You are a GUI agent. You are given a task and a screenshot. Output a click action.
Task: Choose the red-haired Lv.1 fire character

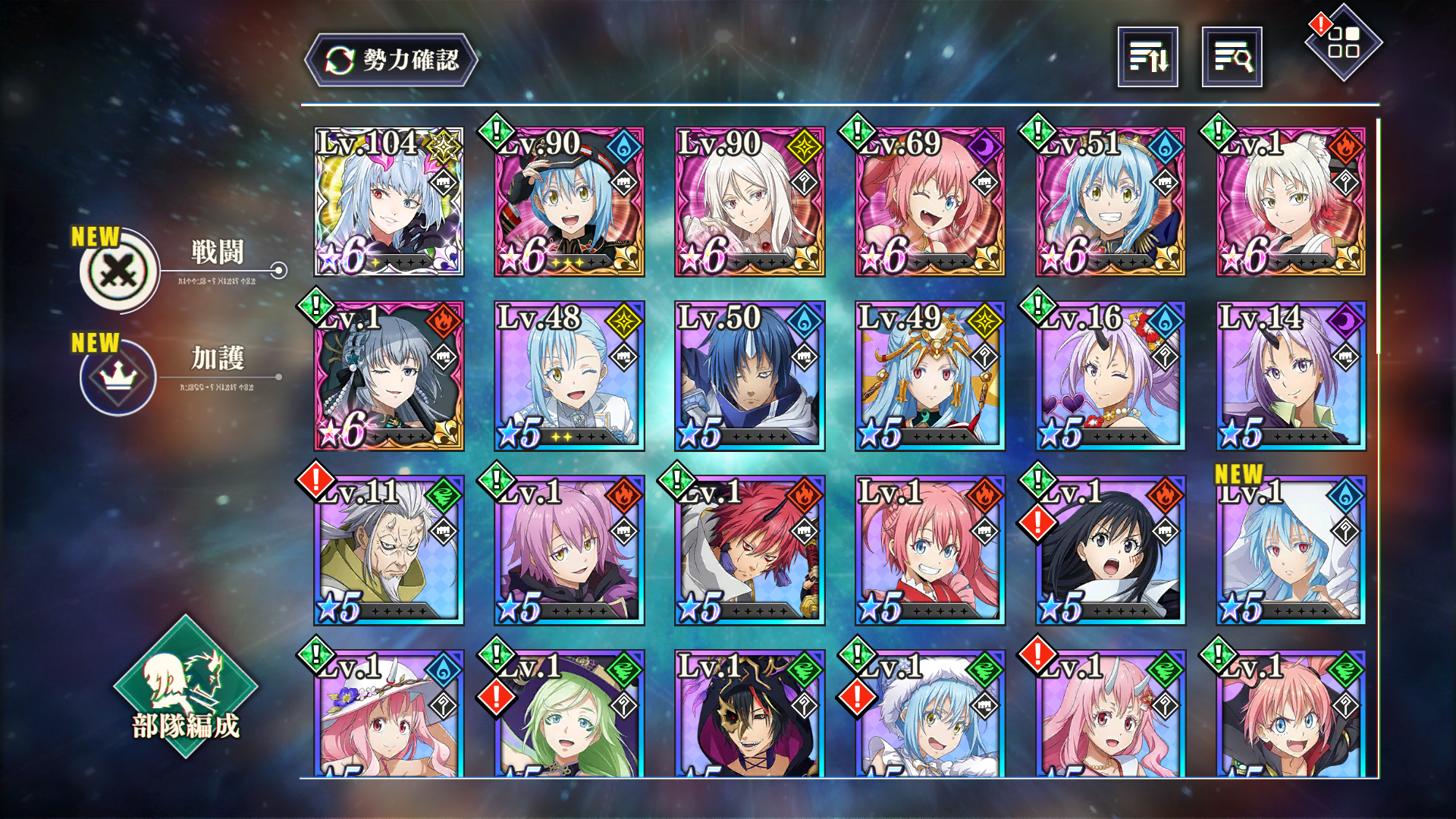[x=750, y=551]
